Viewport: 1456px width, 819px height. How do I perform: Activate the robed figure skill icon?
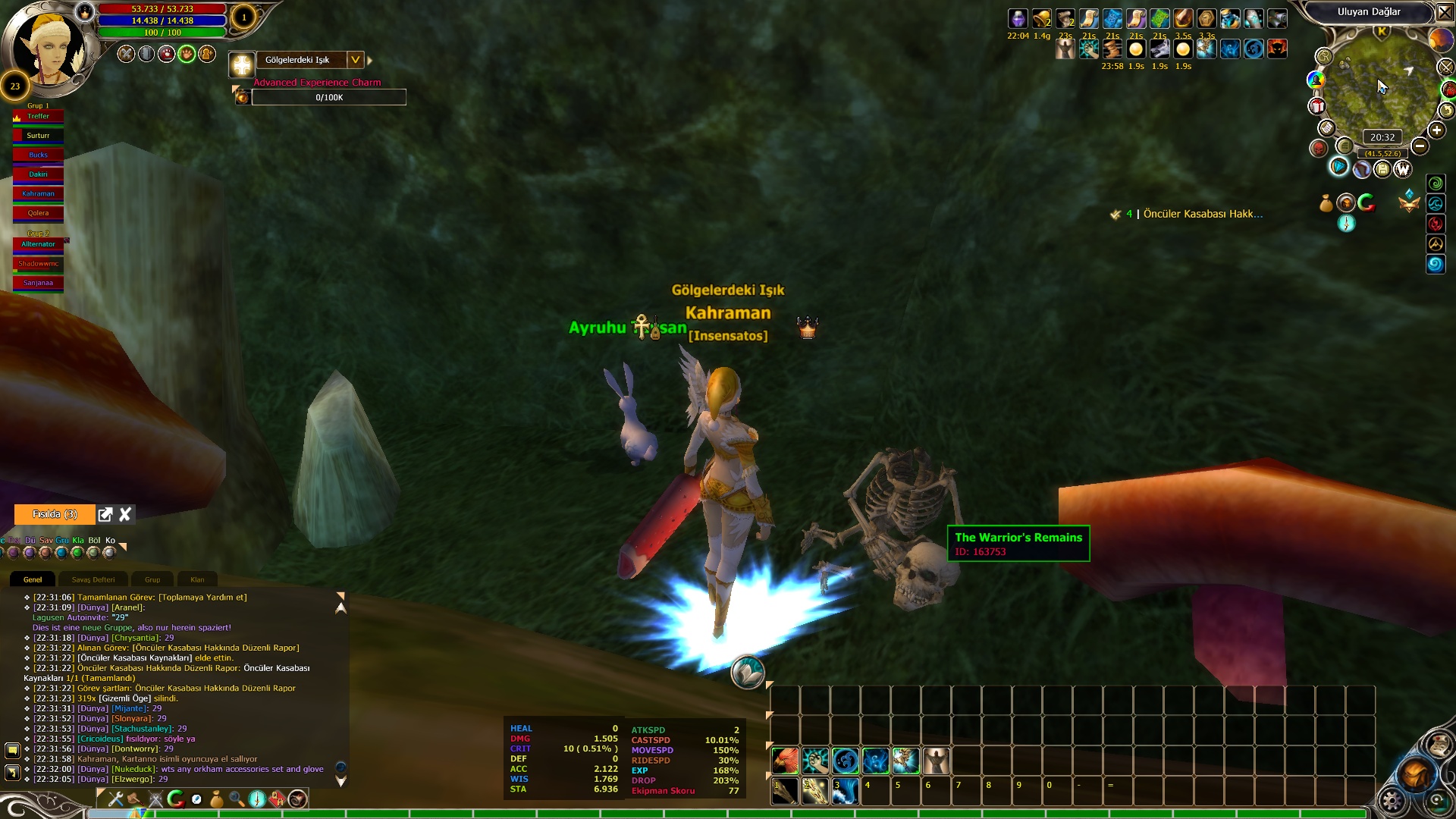(936, 761)
